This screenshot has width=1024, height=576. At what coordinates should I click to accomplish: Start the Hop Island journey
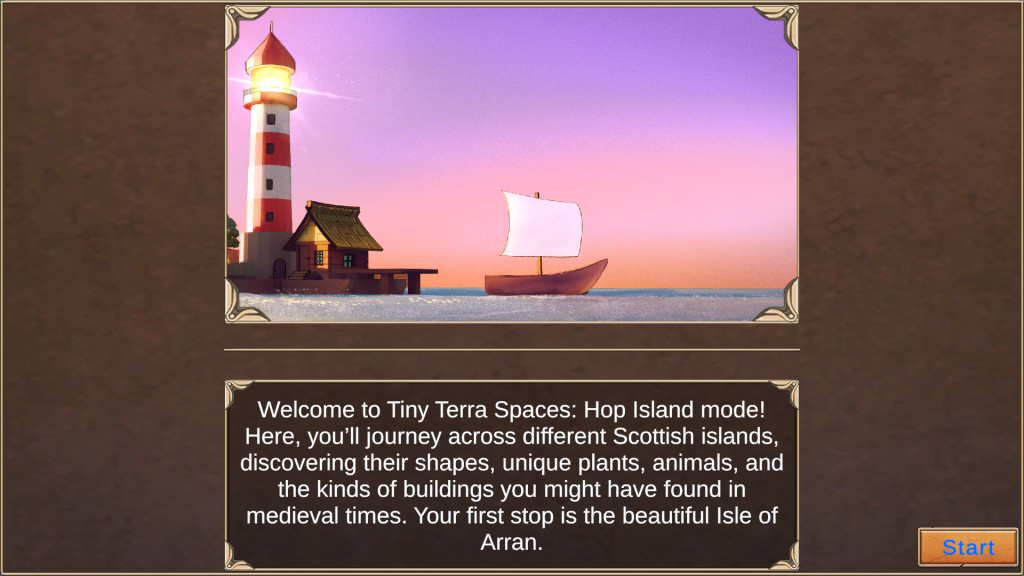click(x=968, y=547)
